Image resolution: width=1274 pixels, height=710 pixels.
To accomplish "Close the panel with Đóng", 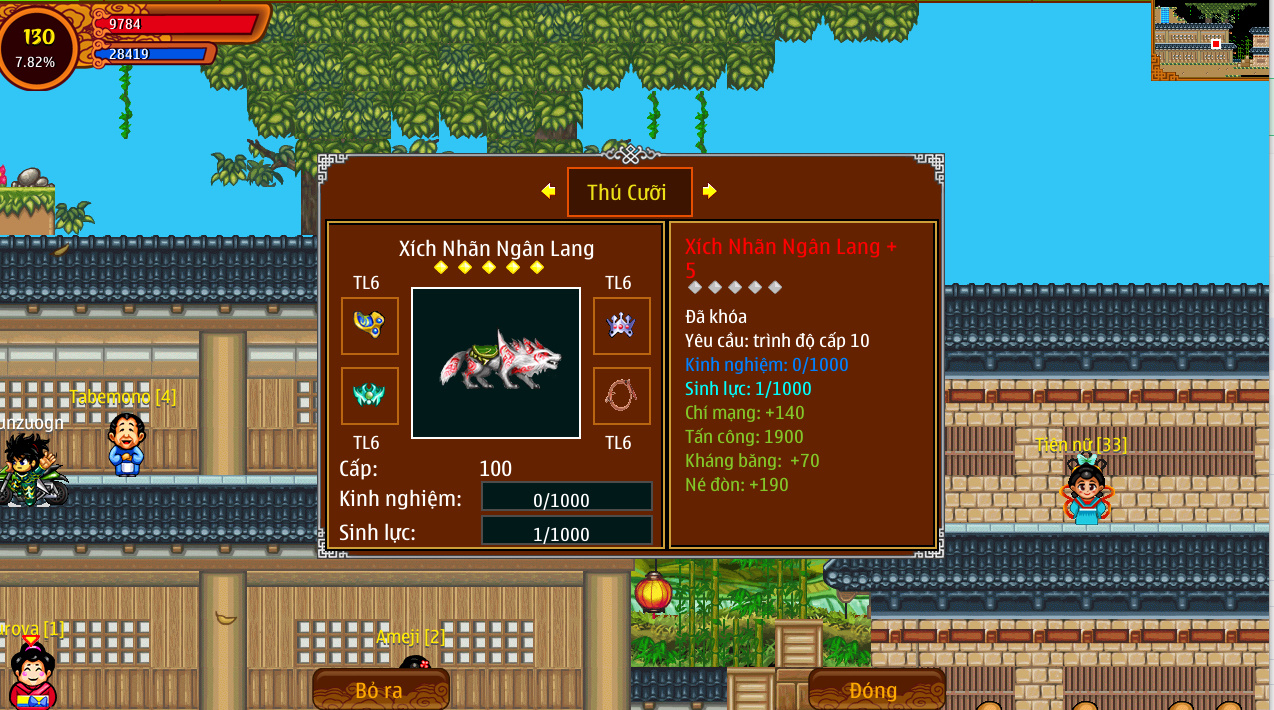I will point(875,689).
